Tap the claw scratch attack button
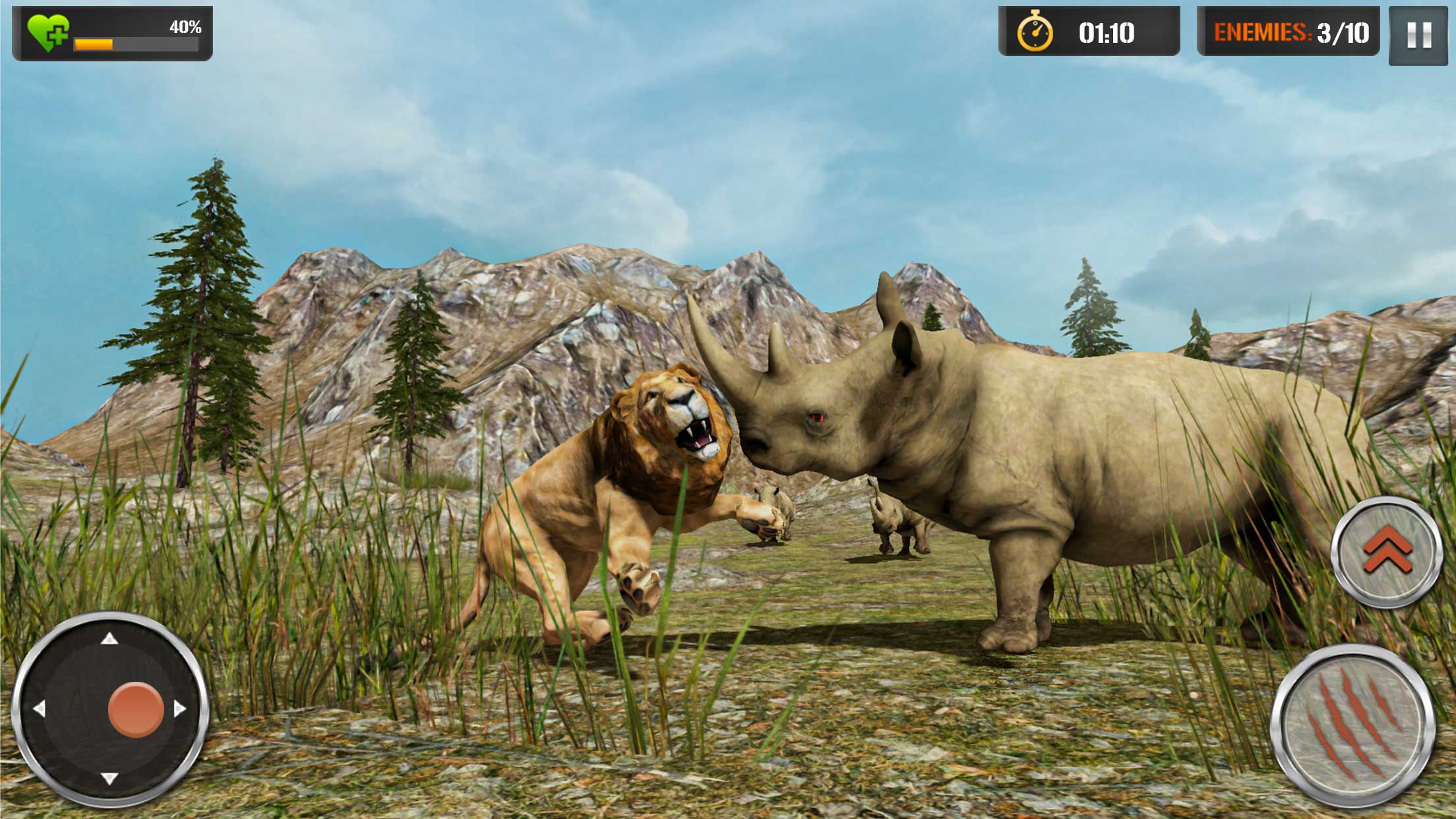1456x819 pixels. tap(1352, 727)
